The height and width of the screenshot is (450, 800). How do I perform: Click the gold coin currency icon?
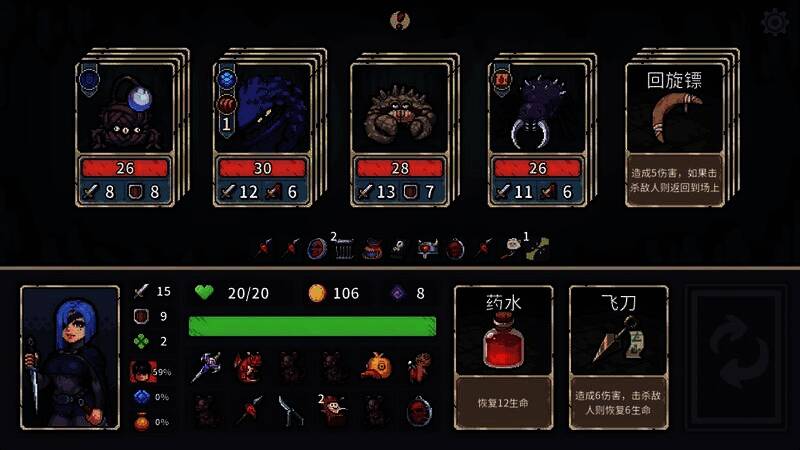click(x=316, y=293)
